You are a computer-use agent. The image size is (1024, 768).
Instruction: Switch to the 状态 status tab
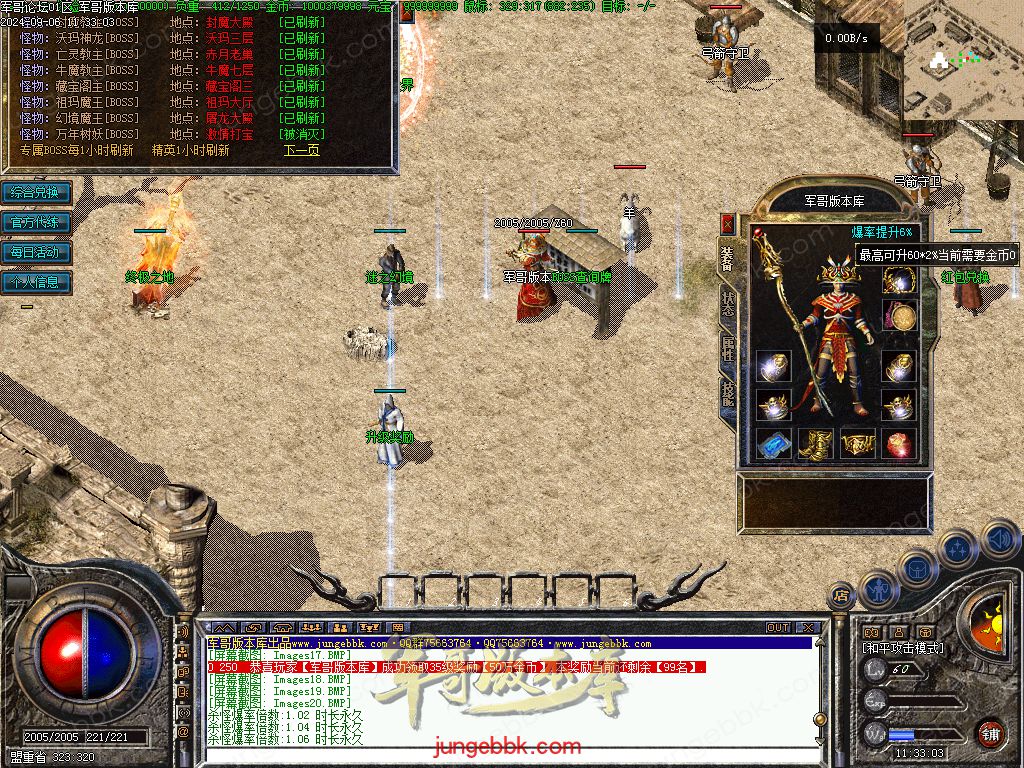(727, 305)
